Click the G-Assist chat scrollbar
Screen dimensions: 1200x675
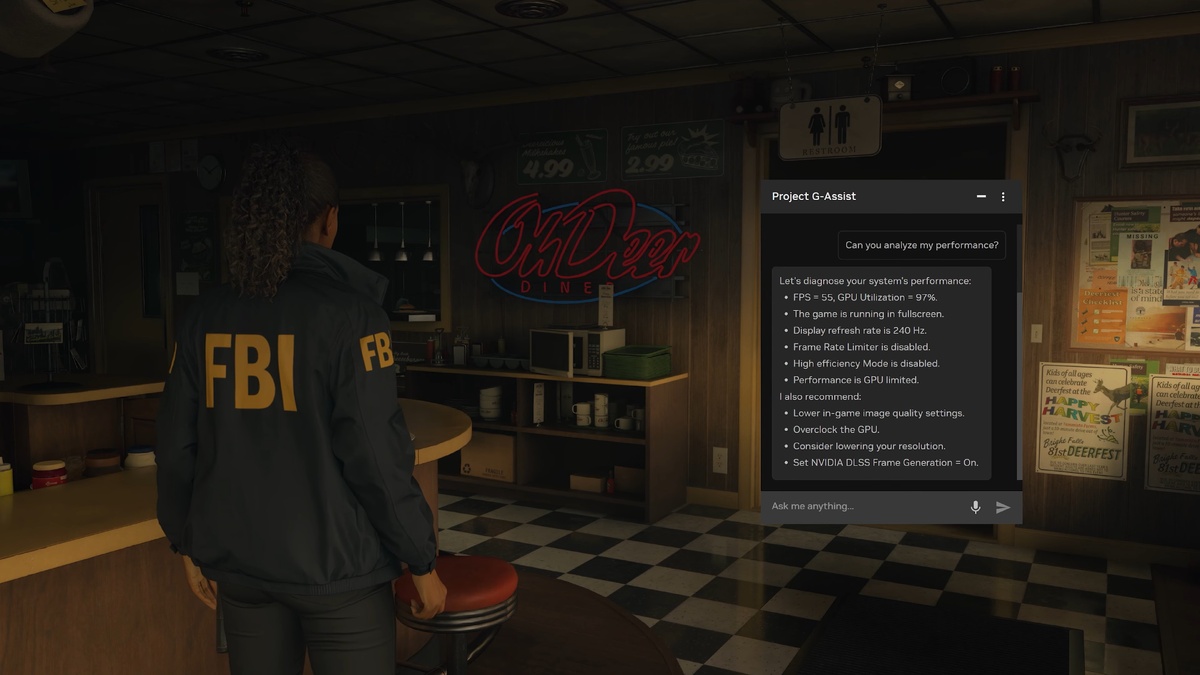coord(1019,385)
